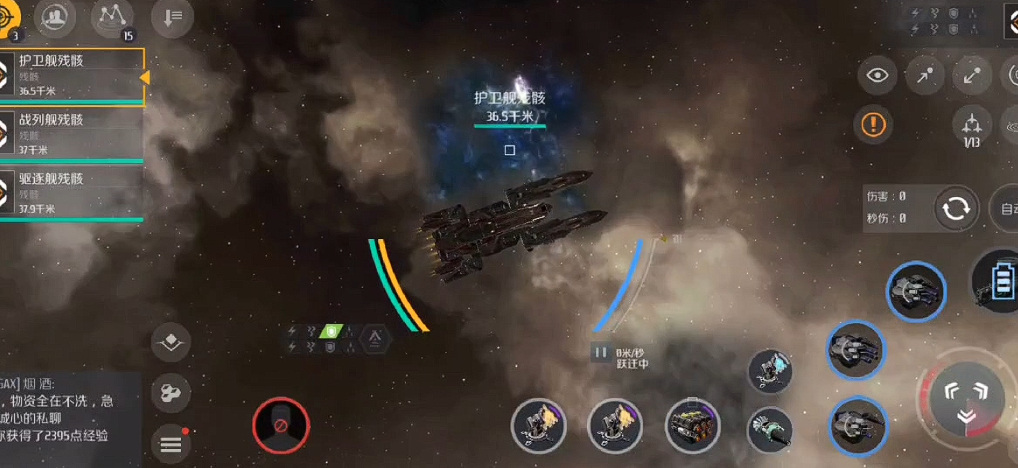The height and width of the screenshot is (468, 1018).
Task: Open the star route icon with 15 badge
Action: click(112, 18)
